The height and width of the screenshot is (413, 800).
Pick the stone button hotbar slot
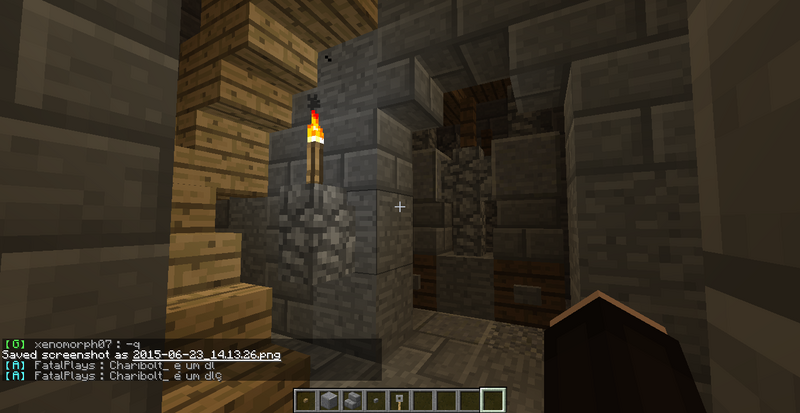click(375, 401)
